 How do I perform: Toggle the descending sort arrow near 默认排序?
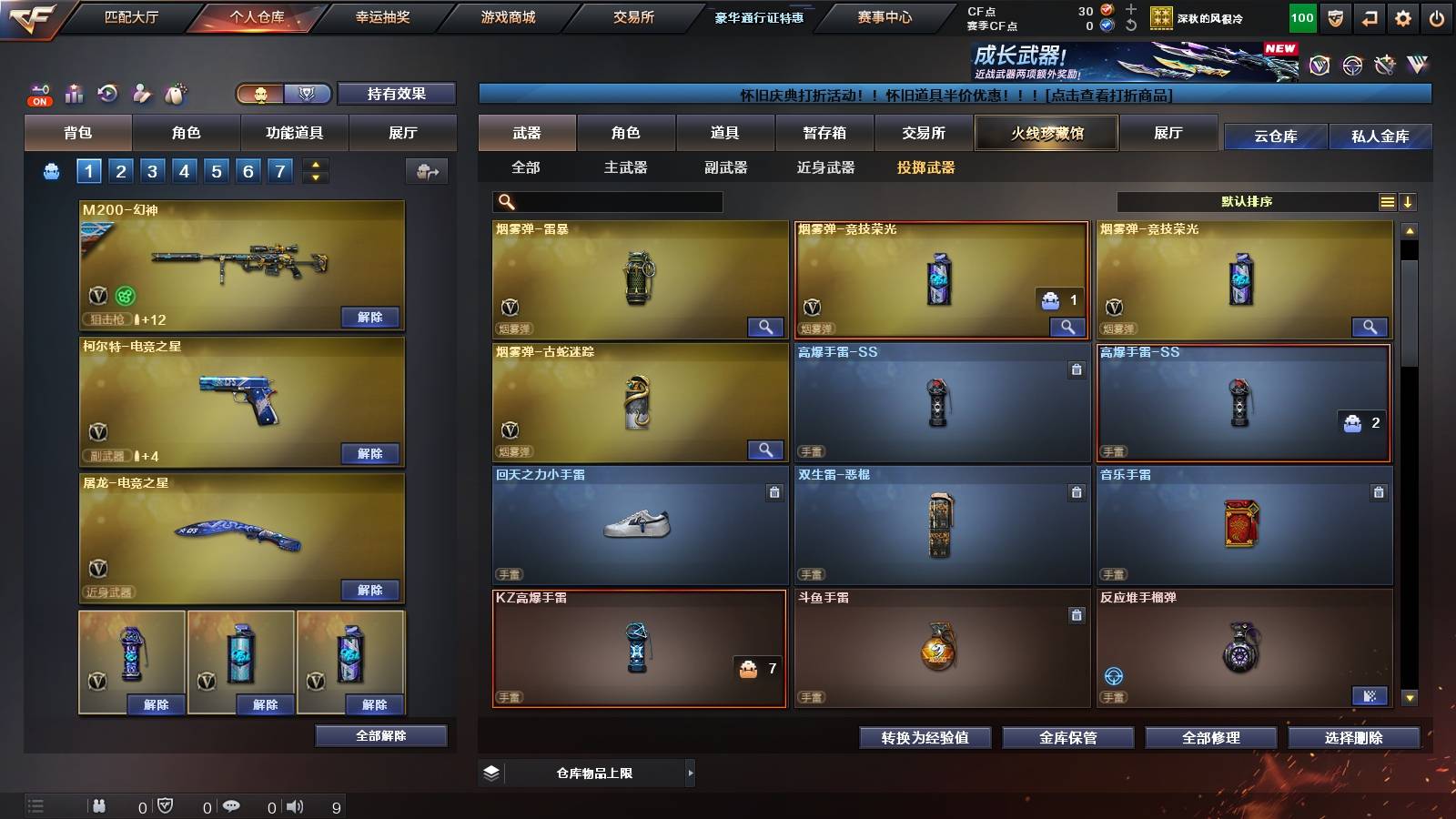tap(1409, 201)
